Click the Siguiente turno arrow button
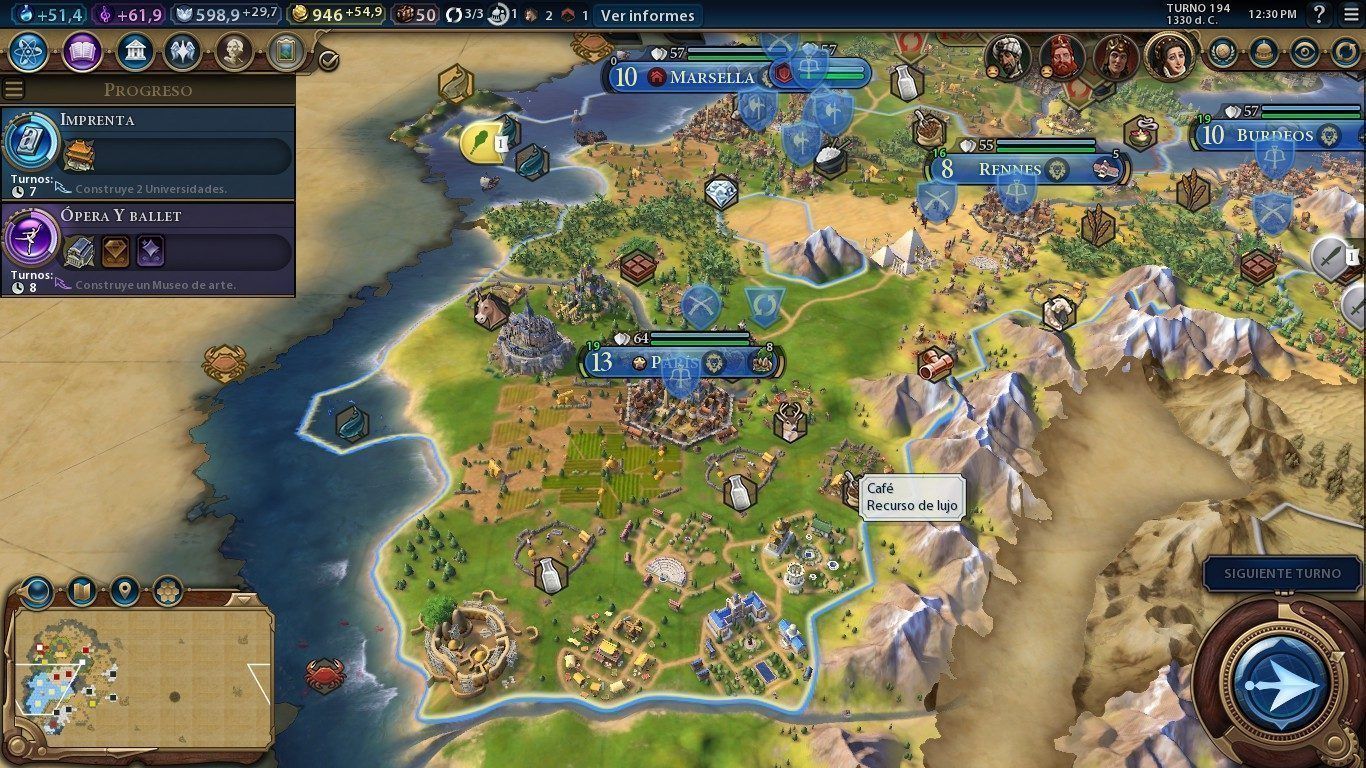1366x768 pixels. pyautogui.click(x=1278, y=683)
